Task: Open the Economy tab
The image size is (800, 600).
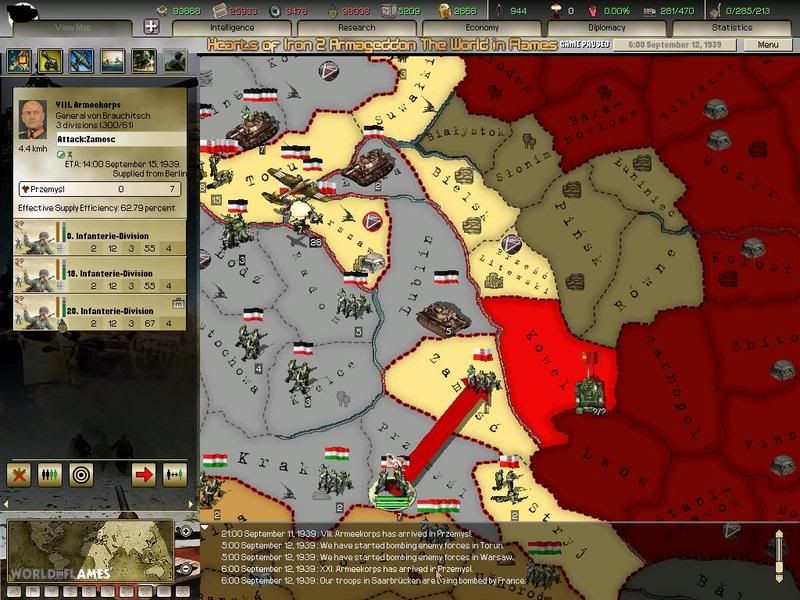Action: tap(482, 28)
